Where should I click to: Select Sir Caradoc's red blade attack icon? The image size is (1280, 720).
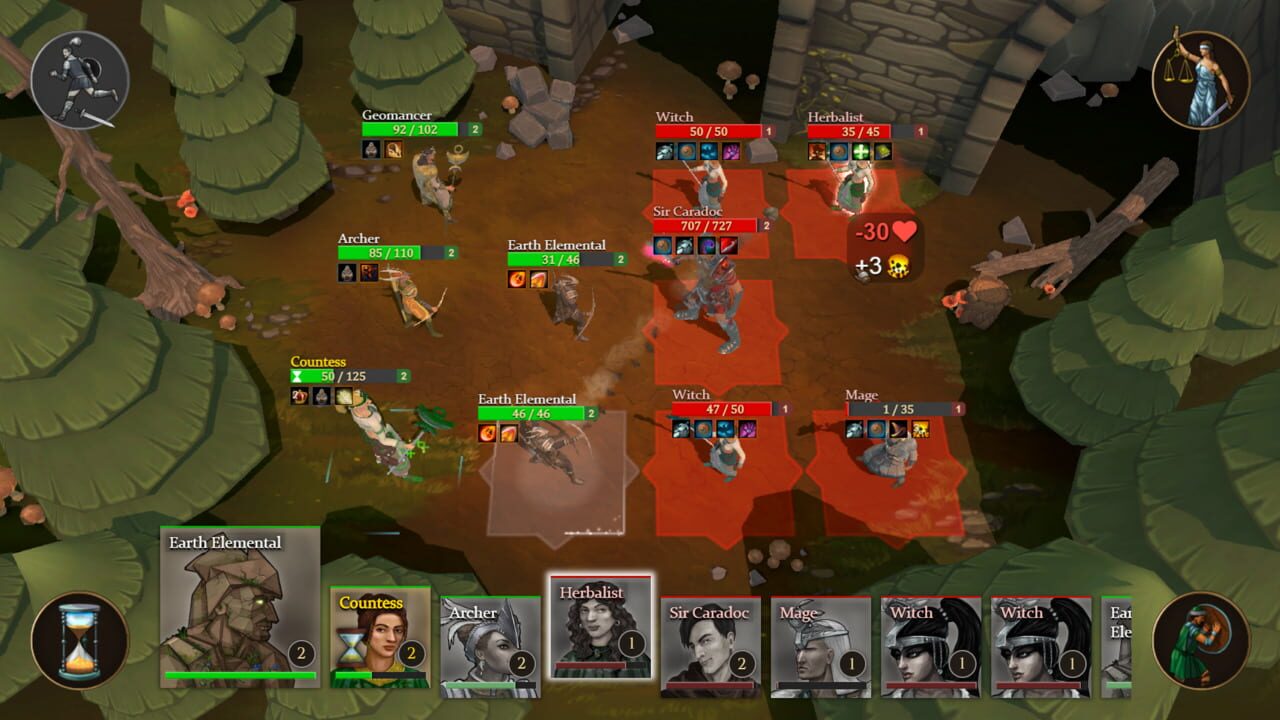(x=727, y=247)
